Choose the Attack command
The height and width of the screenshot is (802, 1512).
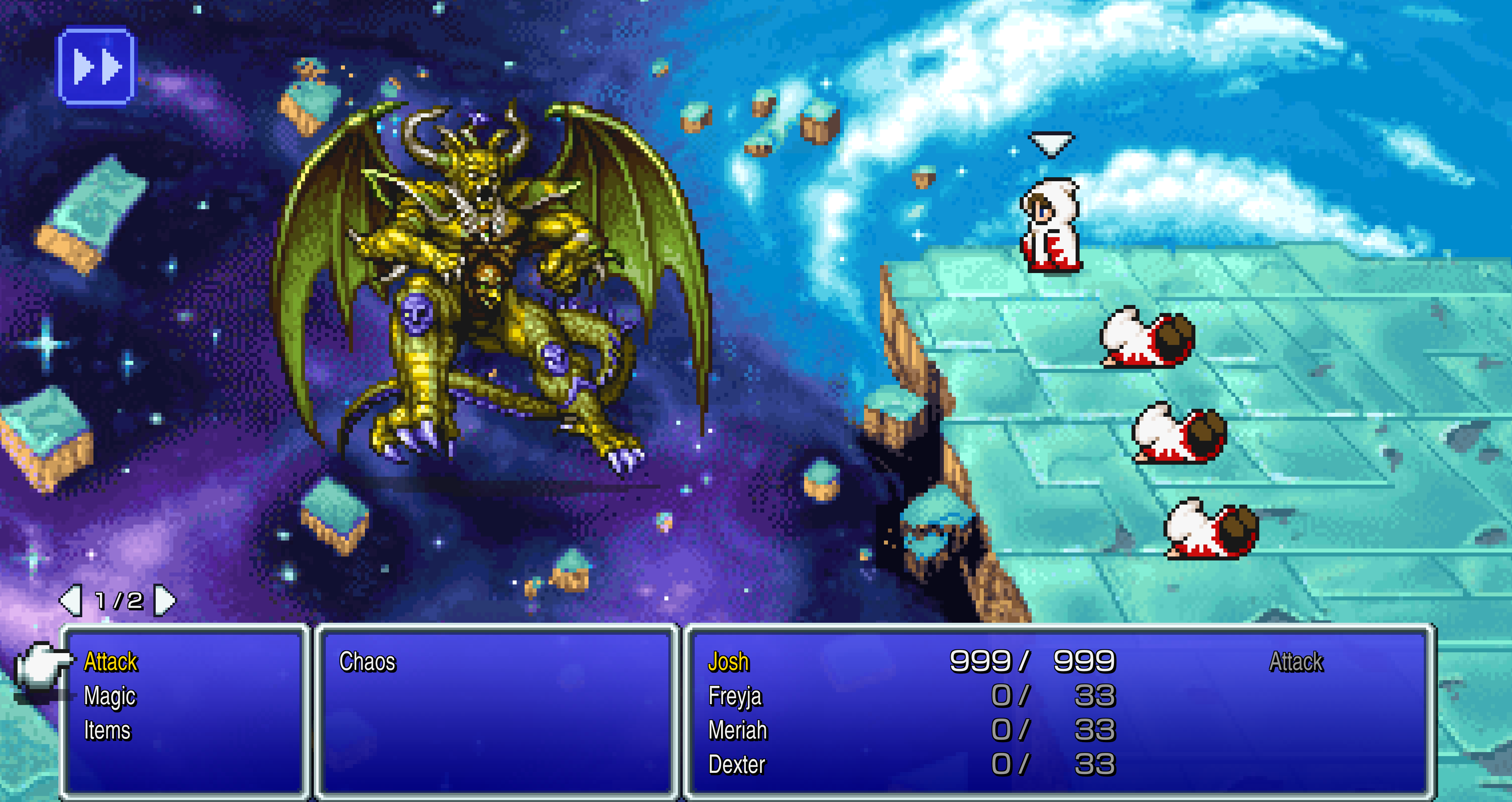click(x=110, y=661)
